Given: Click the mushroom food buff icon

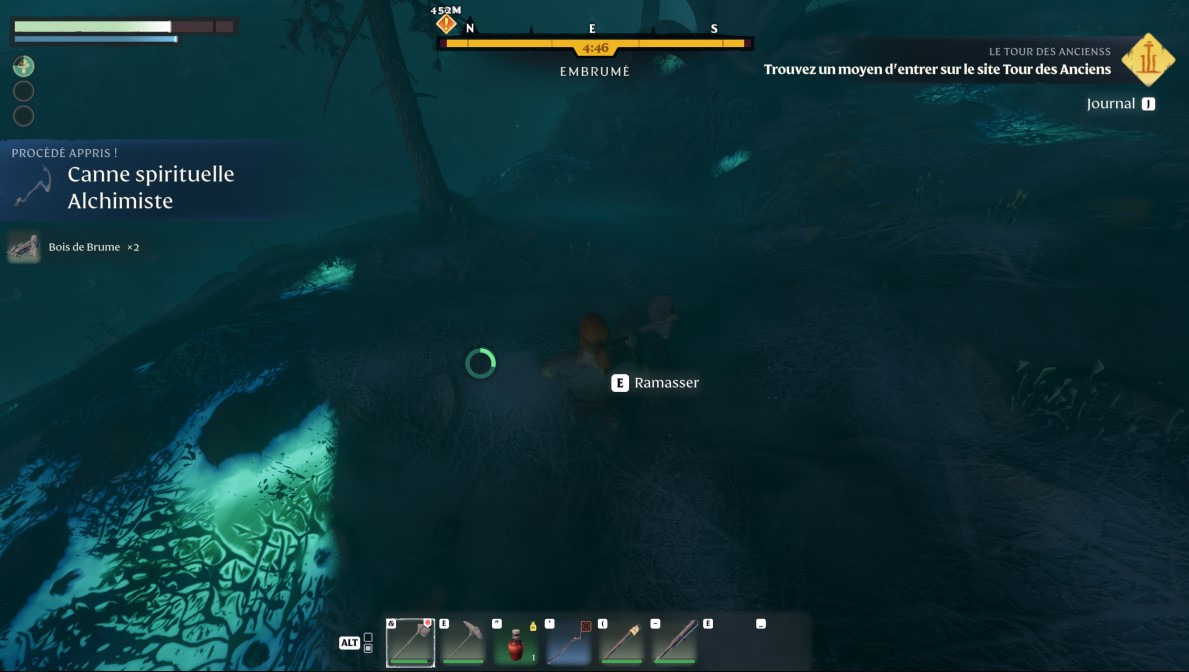Looking at the screenshot, I should pos(23,67).
